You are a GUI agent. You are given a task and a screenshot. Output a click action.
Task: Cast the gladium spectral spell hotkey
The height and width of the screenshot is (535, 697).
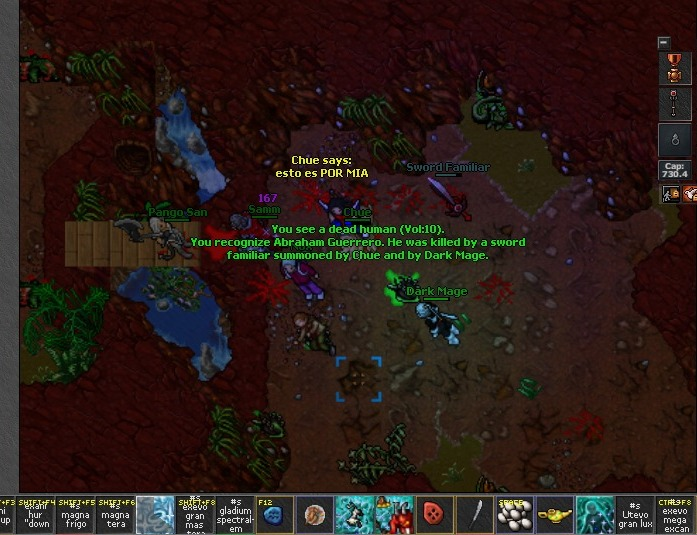point(235,514)
